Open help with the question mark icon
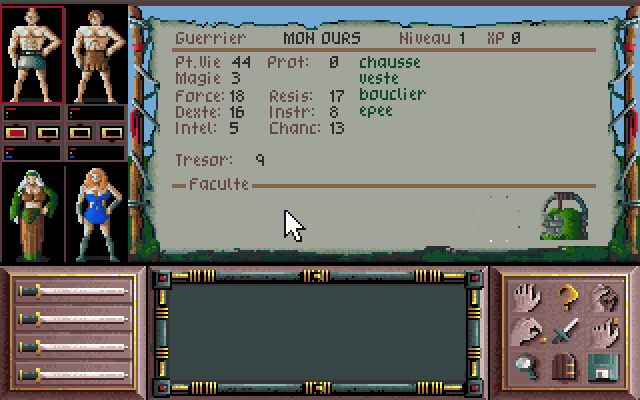The width and height of the screenshot is (640, 400). point(567,296)
